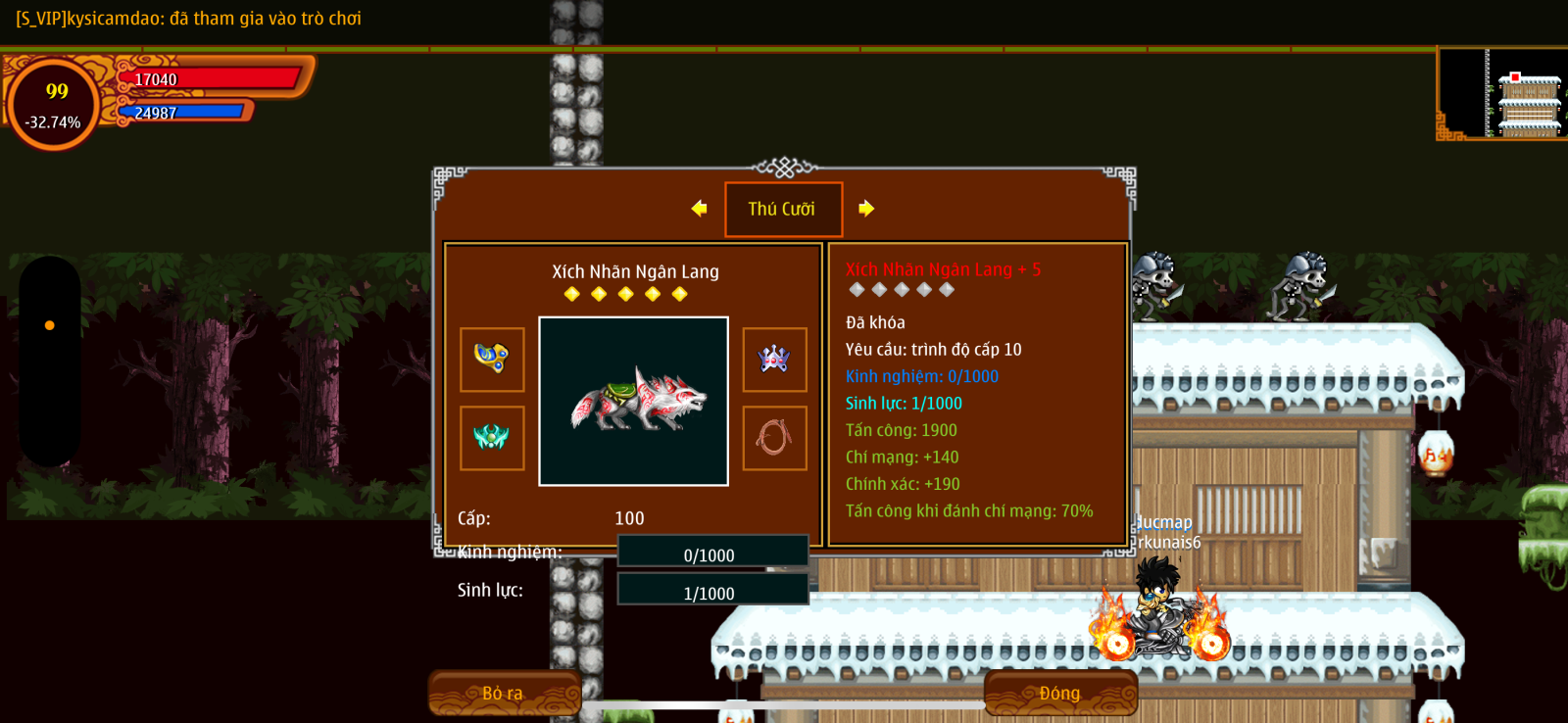
Task: Select the white horned mask equipment slot
Action: [774, 359]
